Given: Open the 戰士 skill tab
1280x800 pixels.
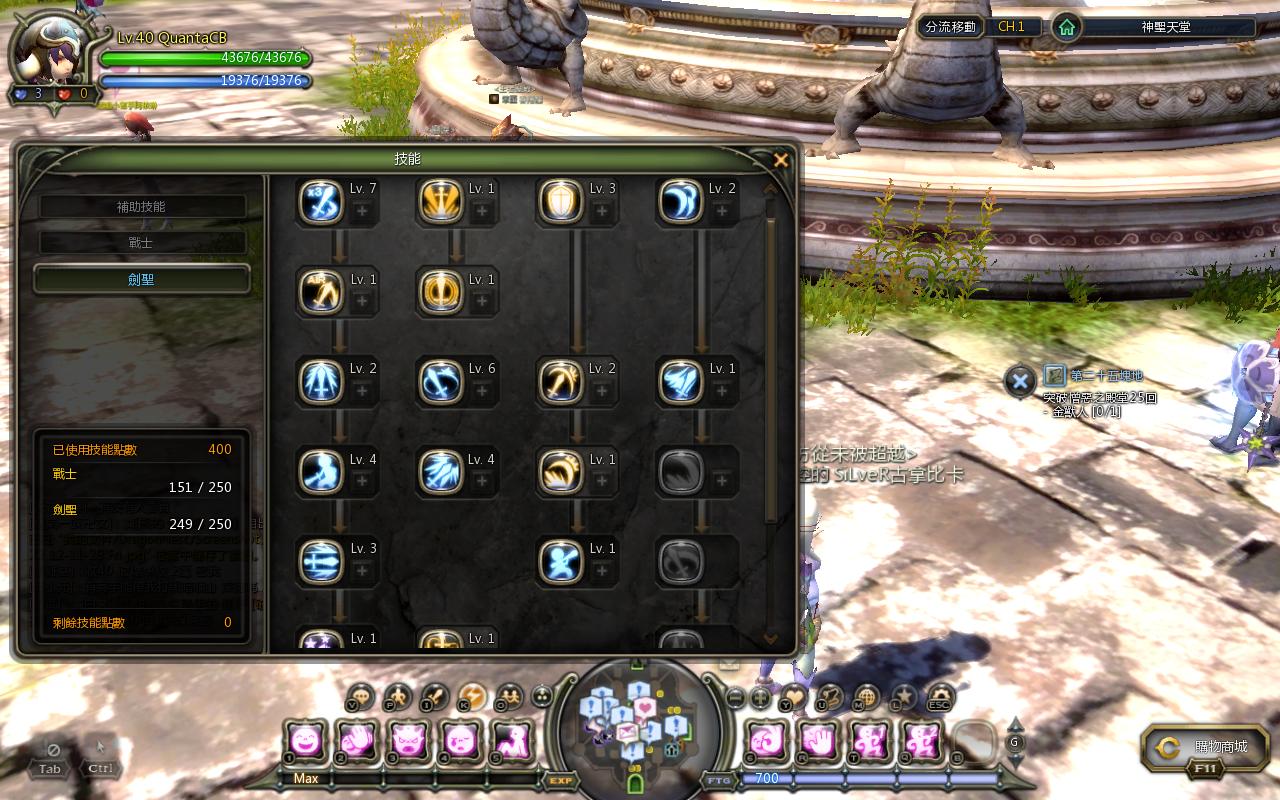Looking at the screenshot, I should (x=141, y=243).
